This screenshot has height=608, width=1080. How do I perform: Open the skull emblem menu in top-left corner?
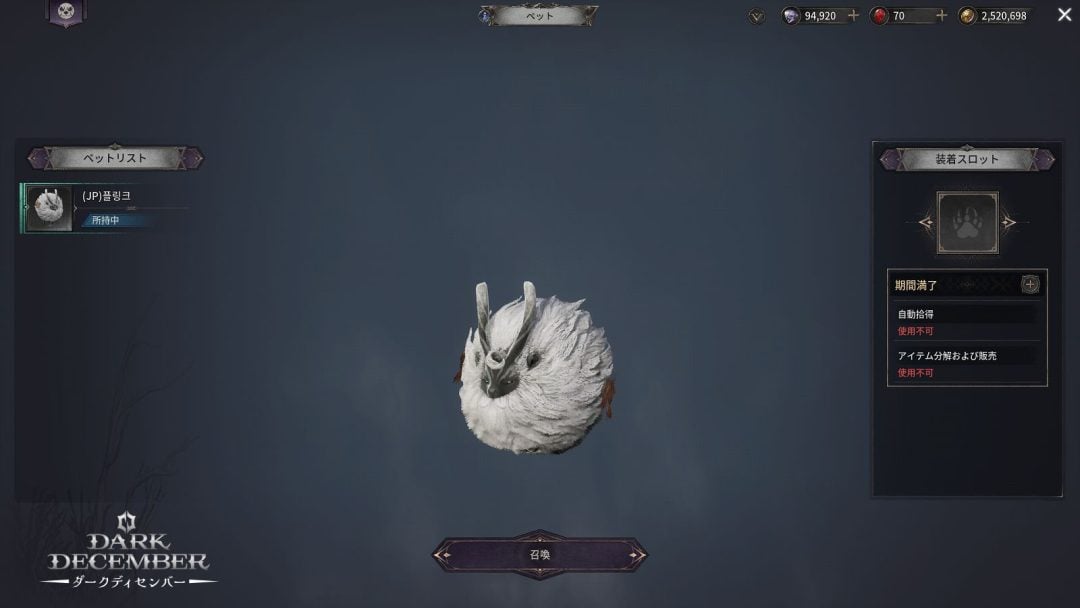pos(66,12)
